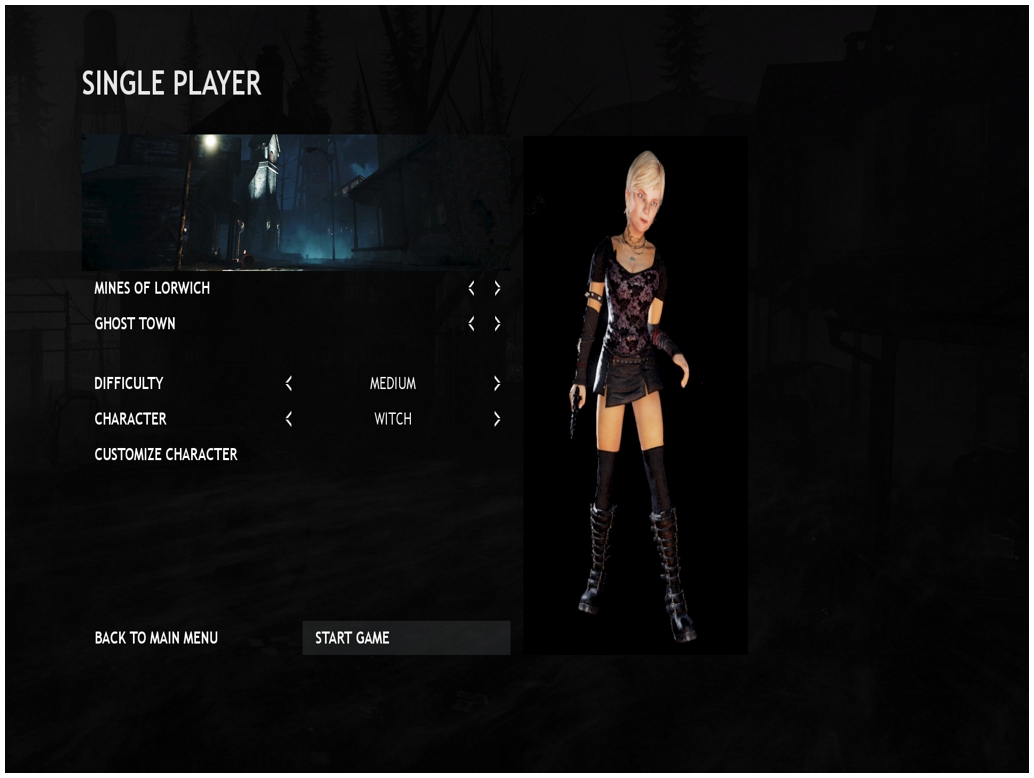Increase difficulty from Medium
Screen dimensions: 1034x778
(497, 383)
